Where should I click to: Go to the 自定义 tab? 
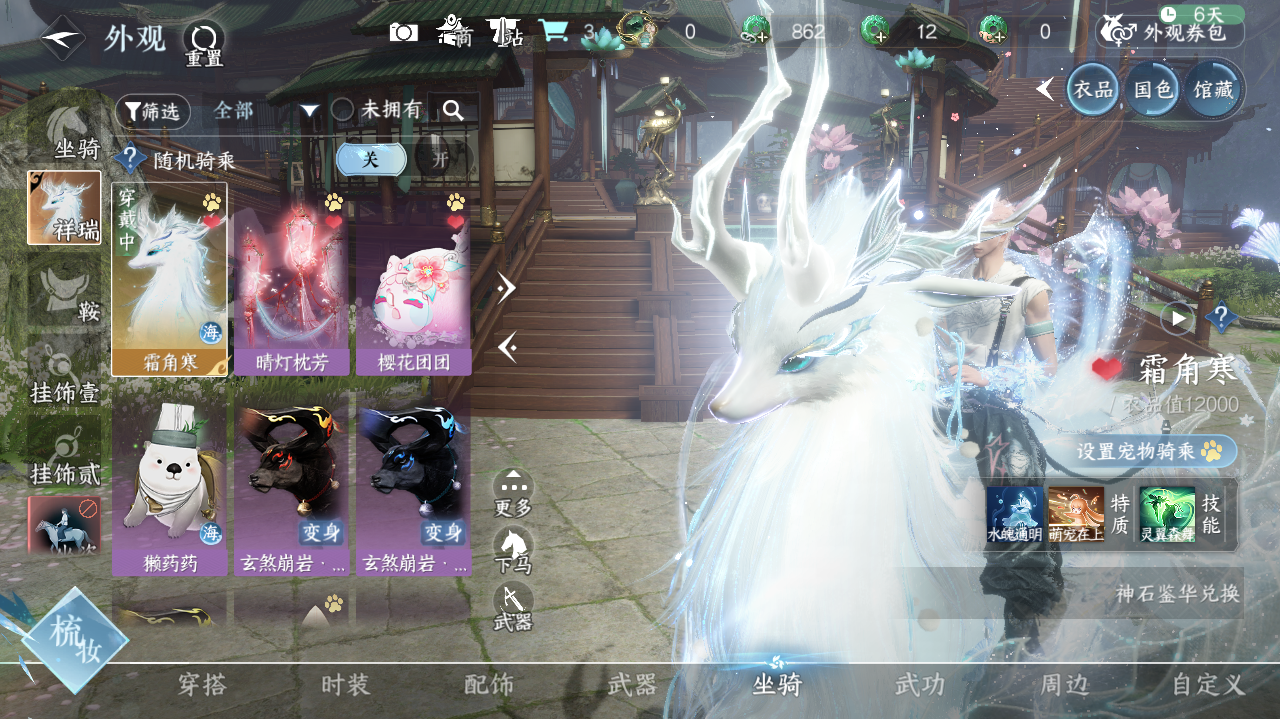coord(1208,685)
